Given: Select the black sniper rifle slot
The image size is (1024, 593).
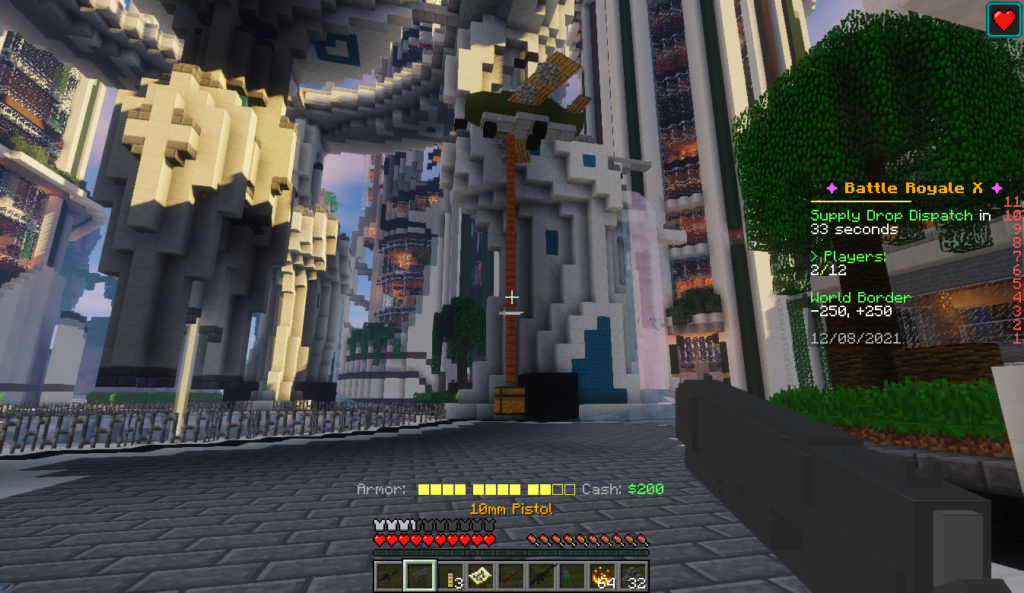Looking at the screenshot, I should pyautogui.click(x=542, y=575).
